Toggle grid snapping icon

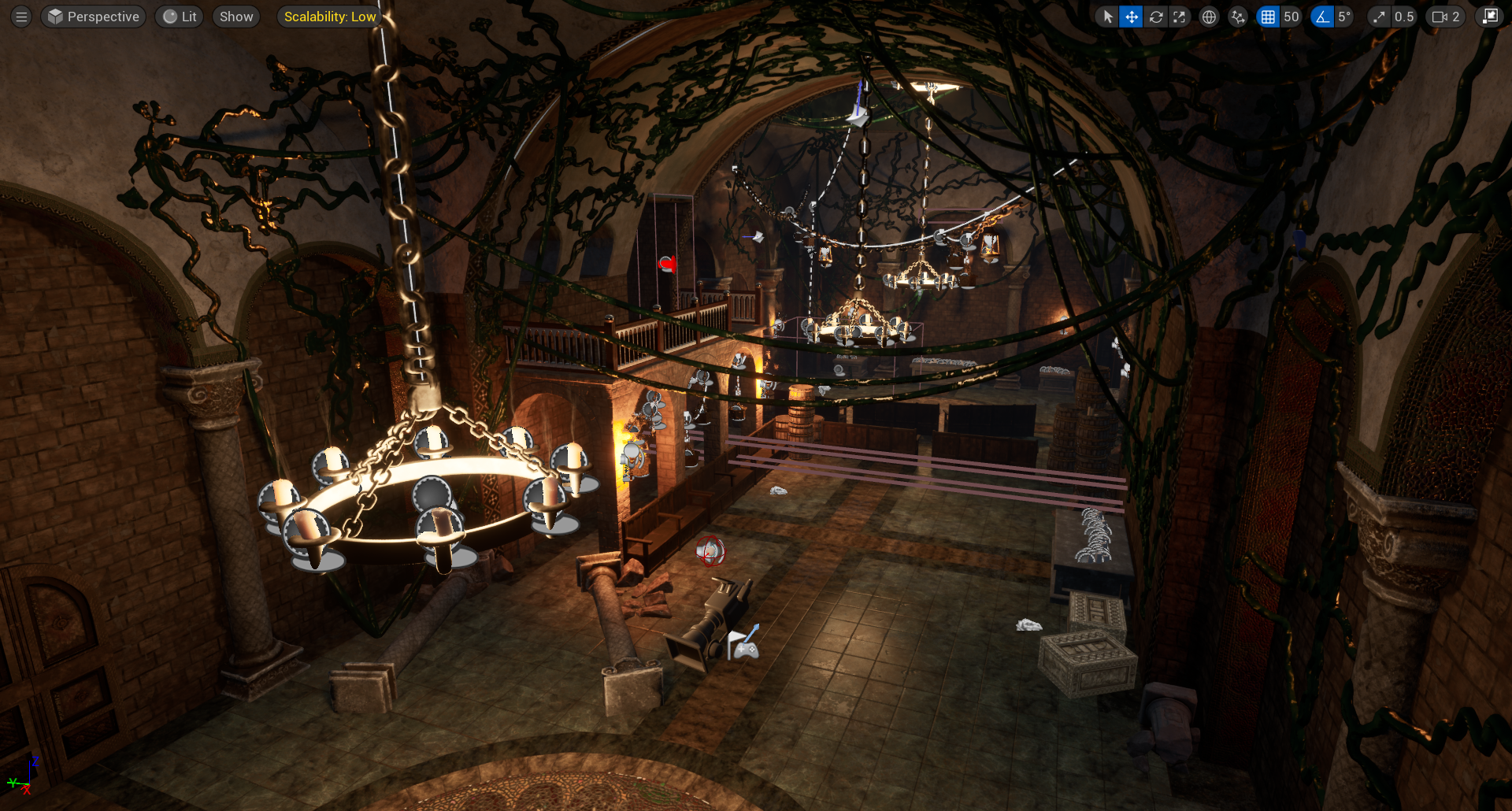pos(1268,17)
